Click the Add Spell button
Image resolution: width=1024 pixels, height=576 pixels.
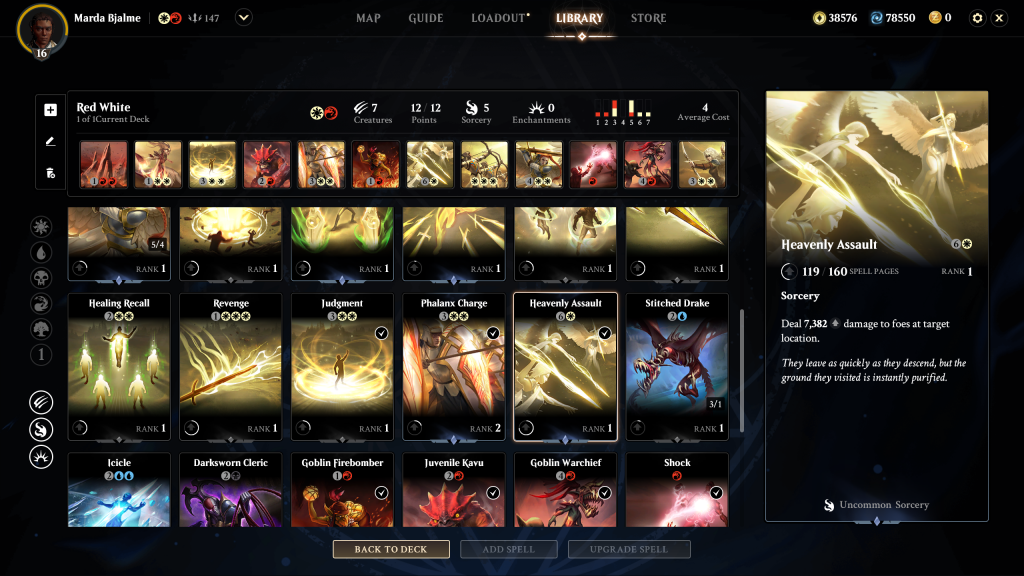tap(511, 549)
